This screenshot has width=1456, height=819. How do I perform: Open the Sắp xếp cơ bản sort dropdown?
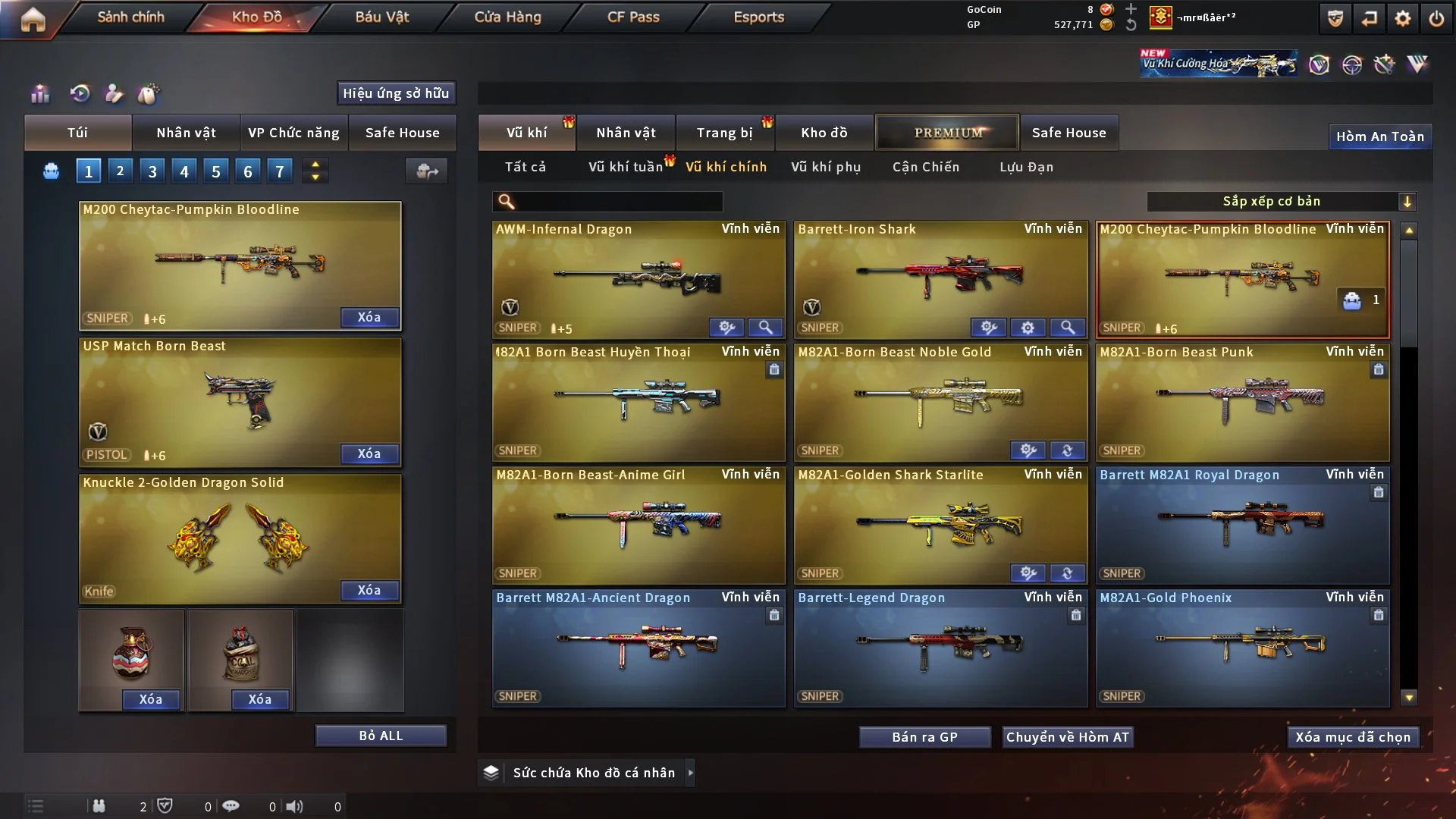coord(1281,201)
